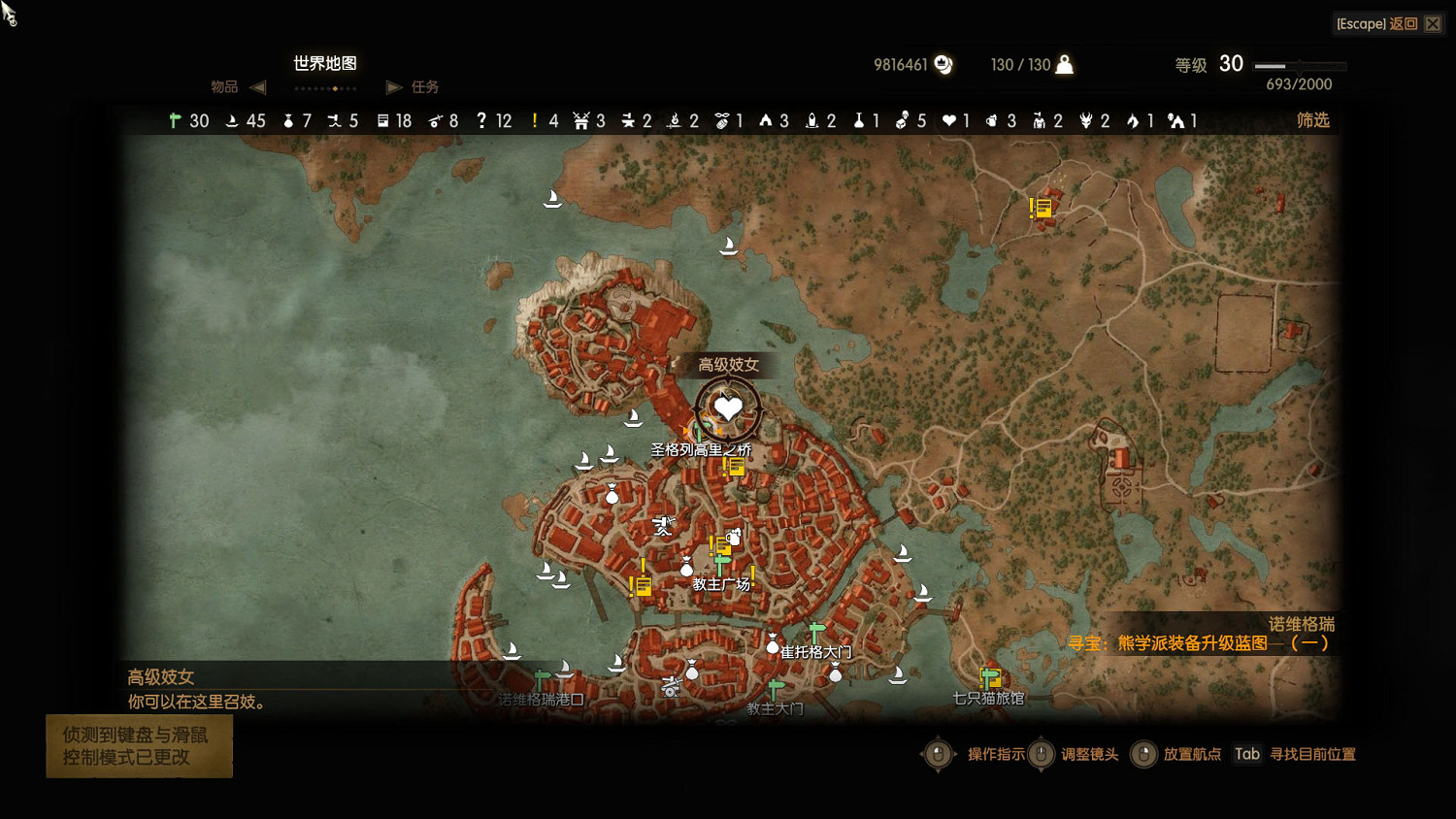The width and height of the screenshot is (1456, 819).
Task: Select the signpost filter entry showing 30
Action: pyautogui.click(x=188, y=121)
